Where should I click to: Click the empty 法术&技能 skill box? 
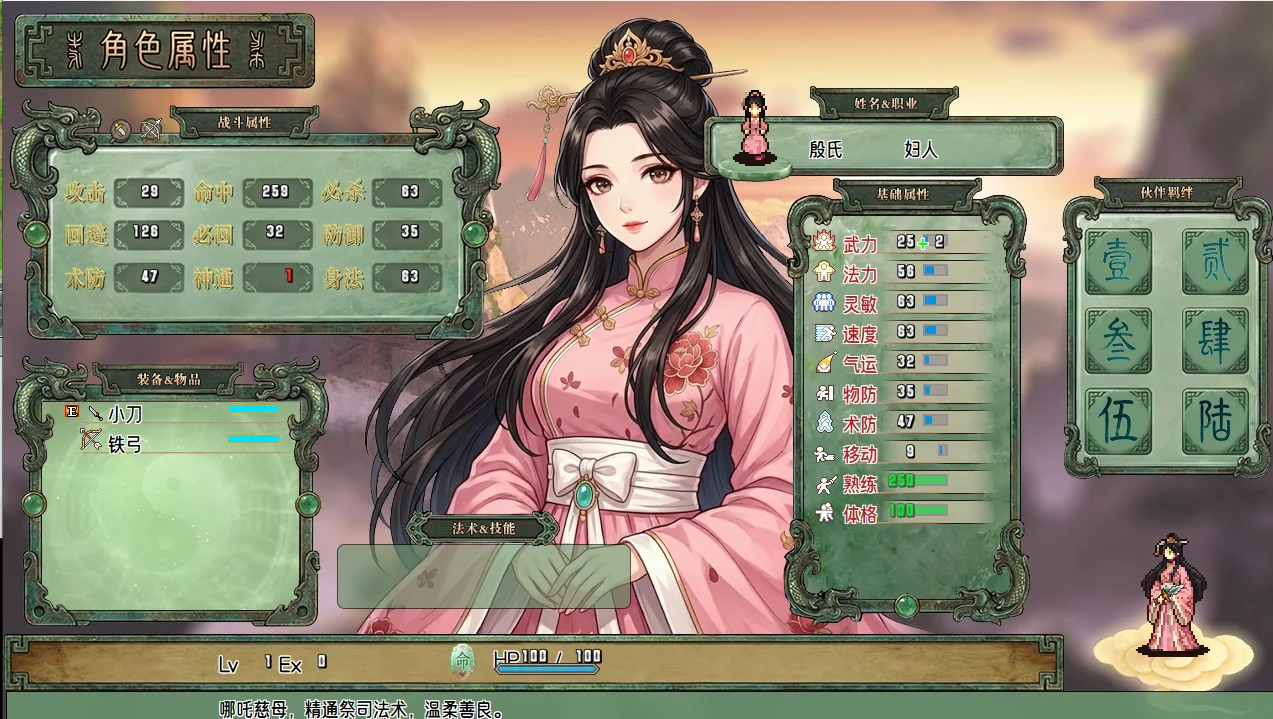(x=483, y=576)
